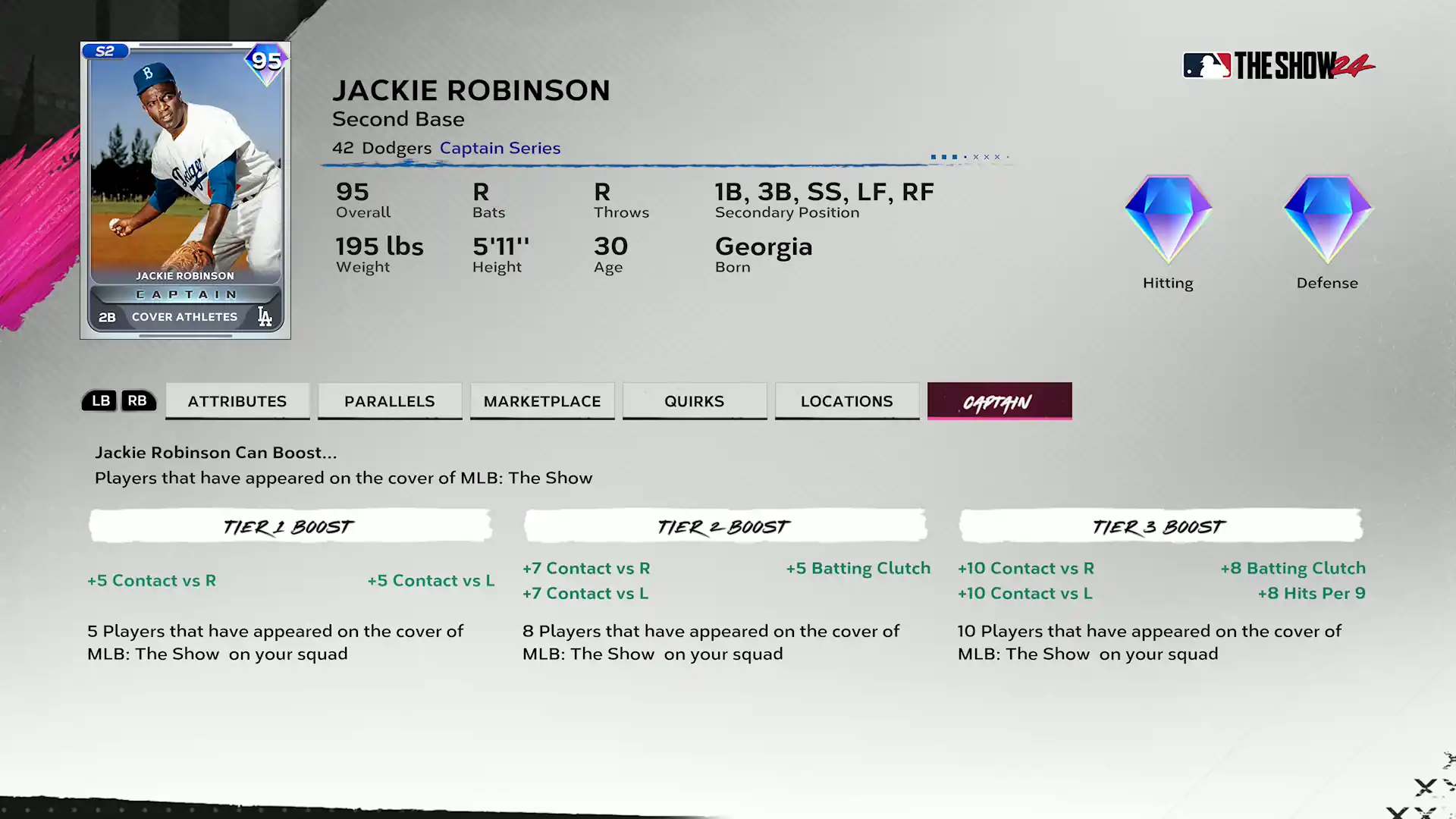The width and height of the screenshot is (1456, 819).
Task: Click the Tier 2 Boost header
Action: tap(725, 526)
